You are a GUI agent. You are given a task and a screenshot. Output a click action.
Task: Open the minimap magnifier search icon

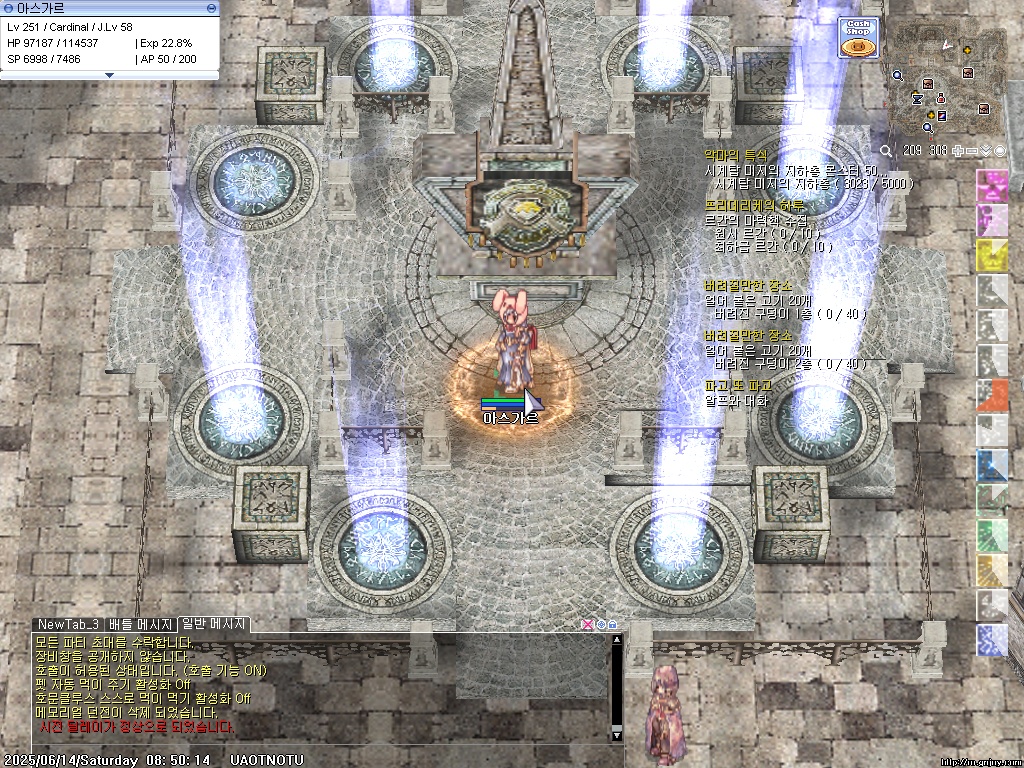888,151
